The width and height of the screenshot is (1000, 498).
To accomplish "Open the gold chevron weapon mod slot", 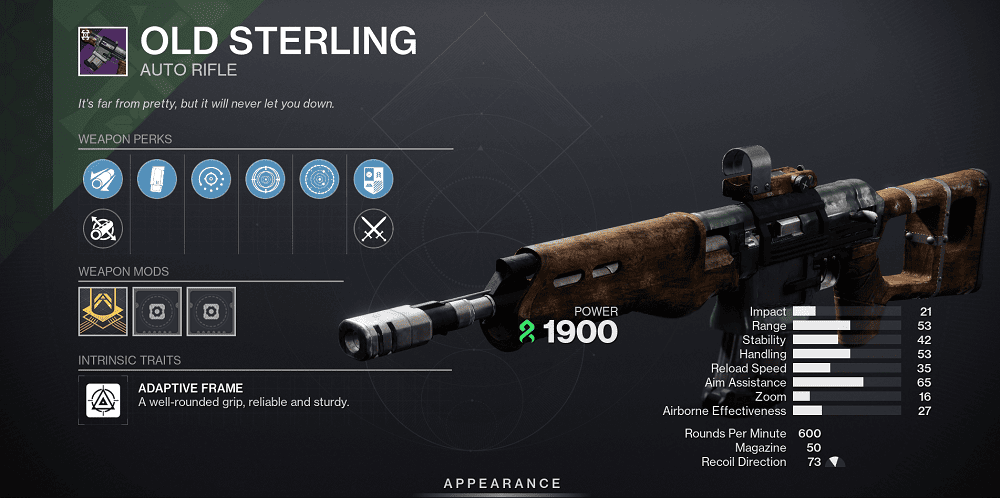I will coord(103,311).
